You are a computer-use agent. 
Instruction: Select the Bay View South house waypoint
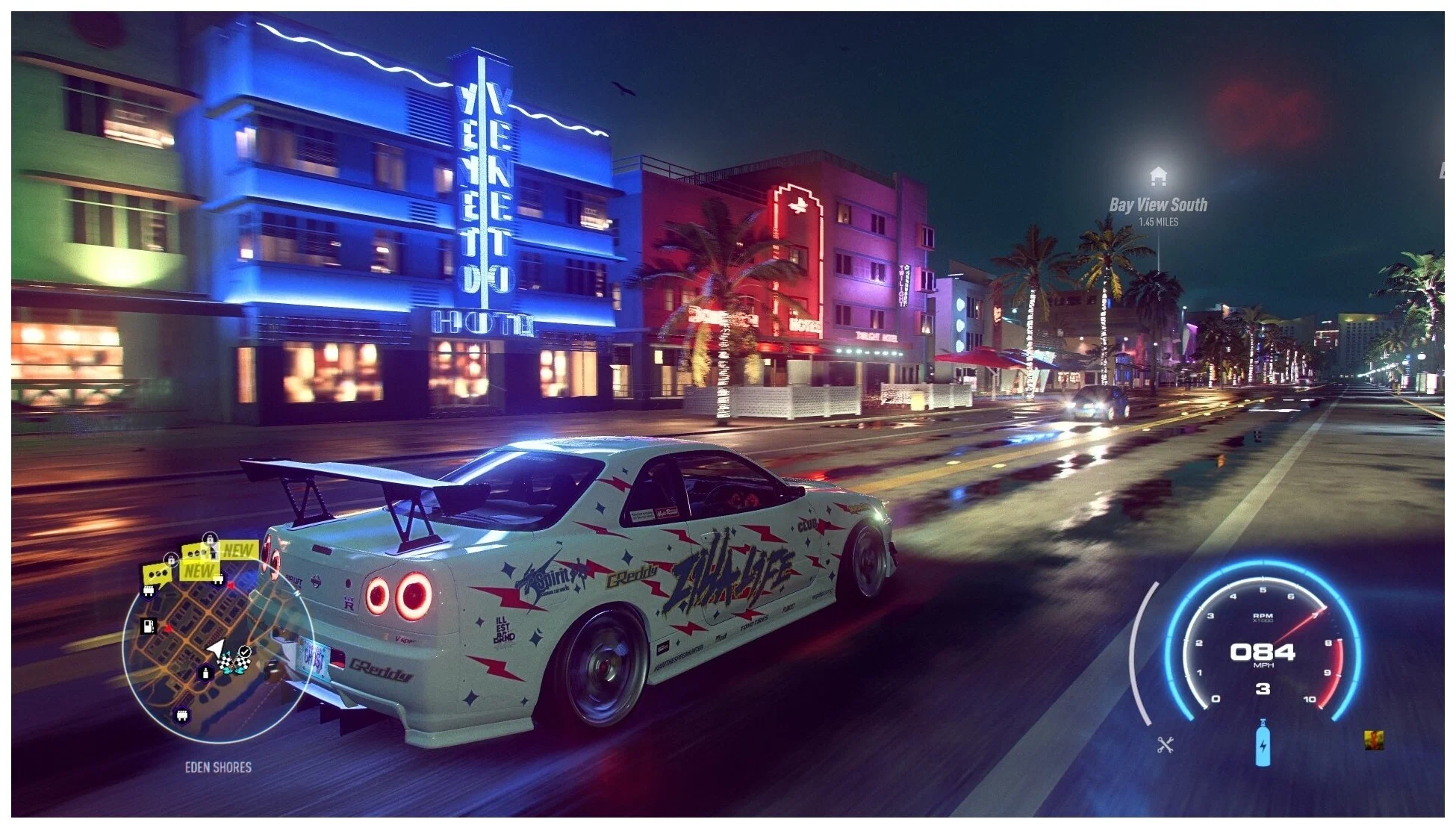pyautogui.click(x=1158, y=177)
